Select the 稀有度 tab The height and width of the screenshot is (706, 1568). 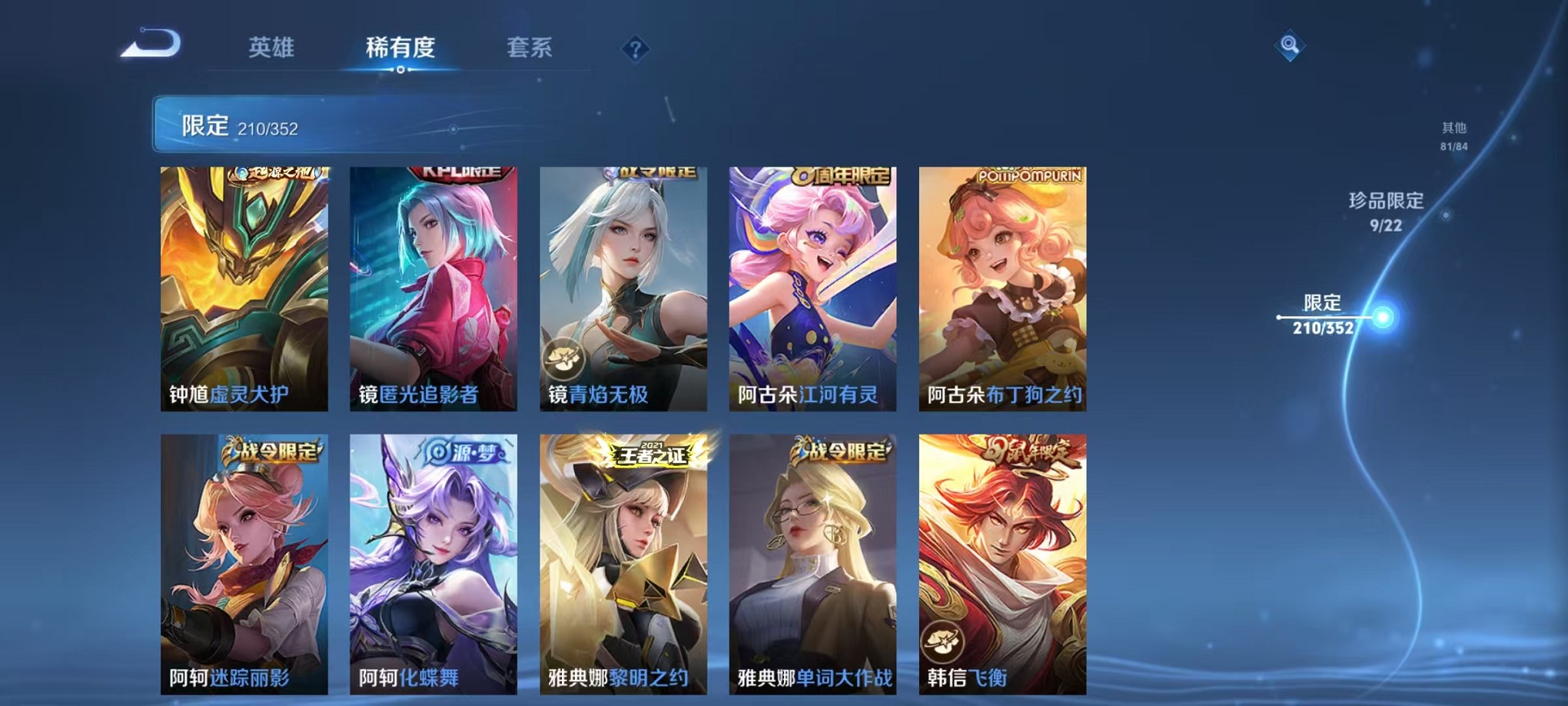point(400,48)
